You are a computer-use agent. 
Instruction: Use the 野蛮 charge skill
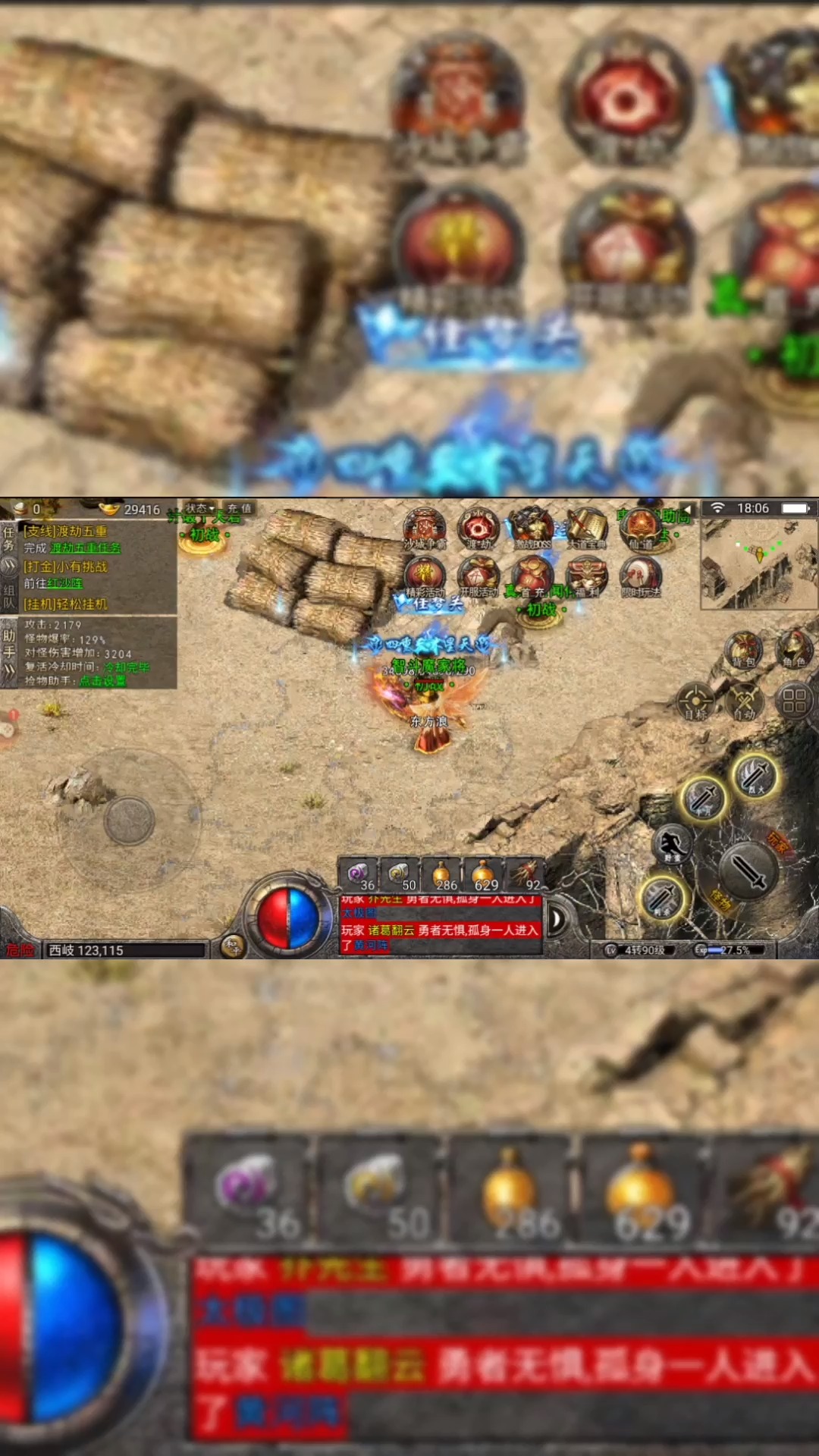673,844
